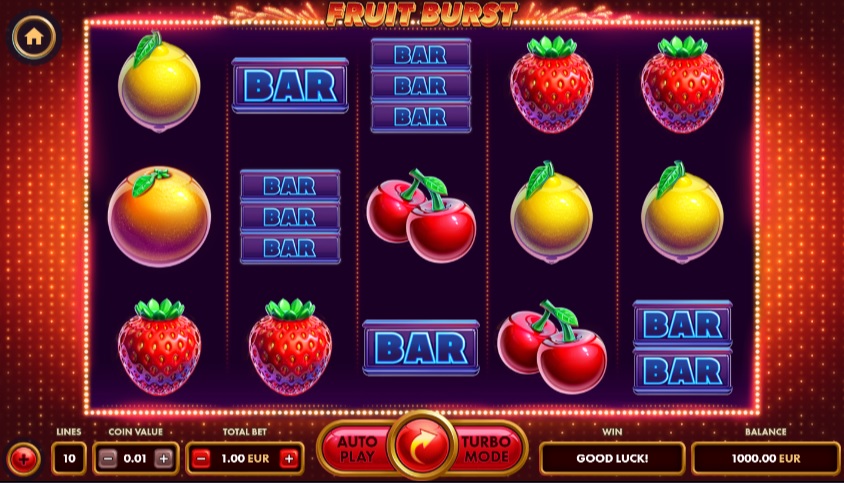Lower the total bet amount
The width and height of the screenshot is (844, 483).
click(x=201, y=459)
